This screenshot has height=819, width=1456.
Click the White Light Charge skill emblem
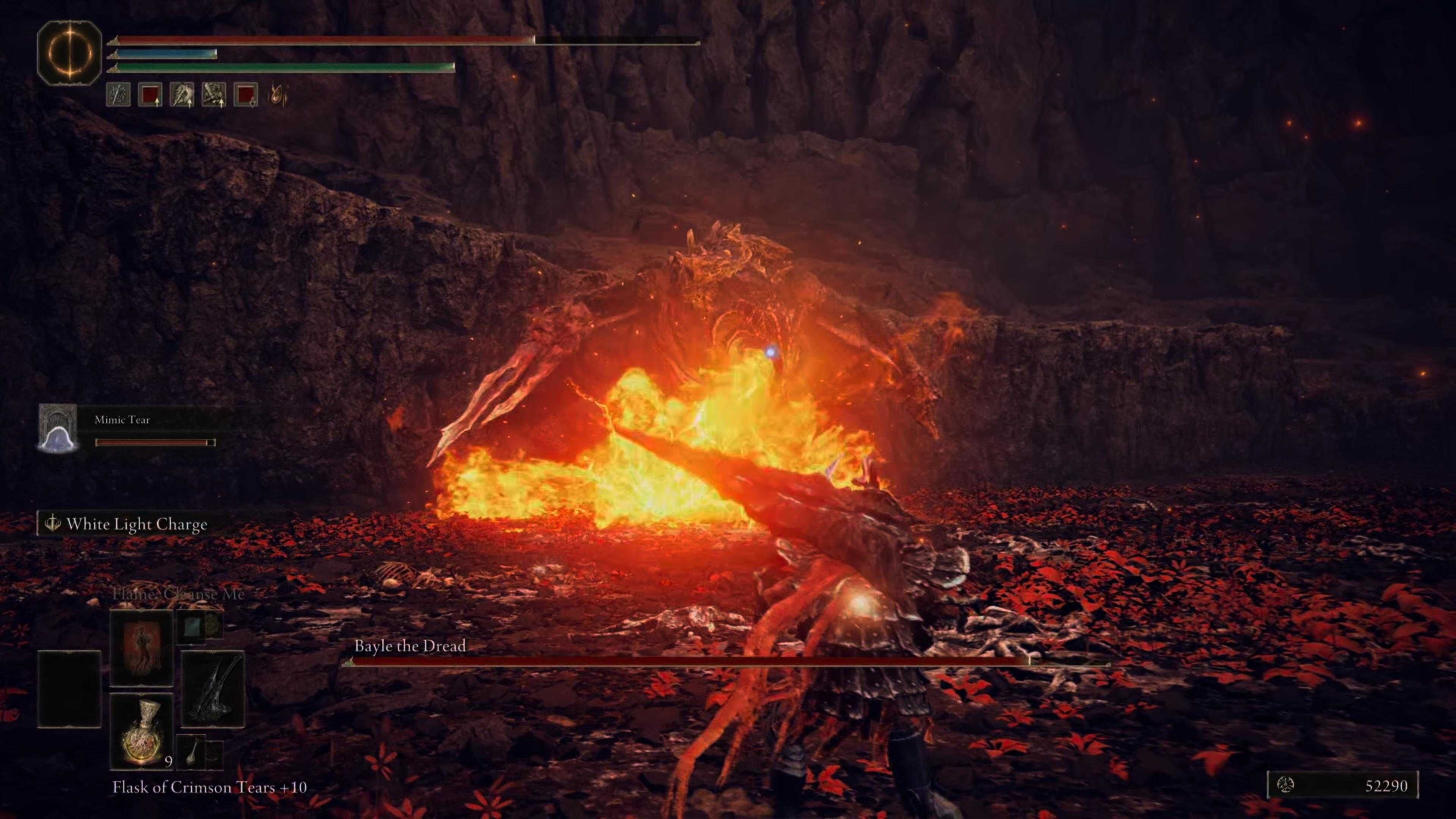(x=52, y=523)
